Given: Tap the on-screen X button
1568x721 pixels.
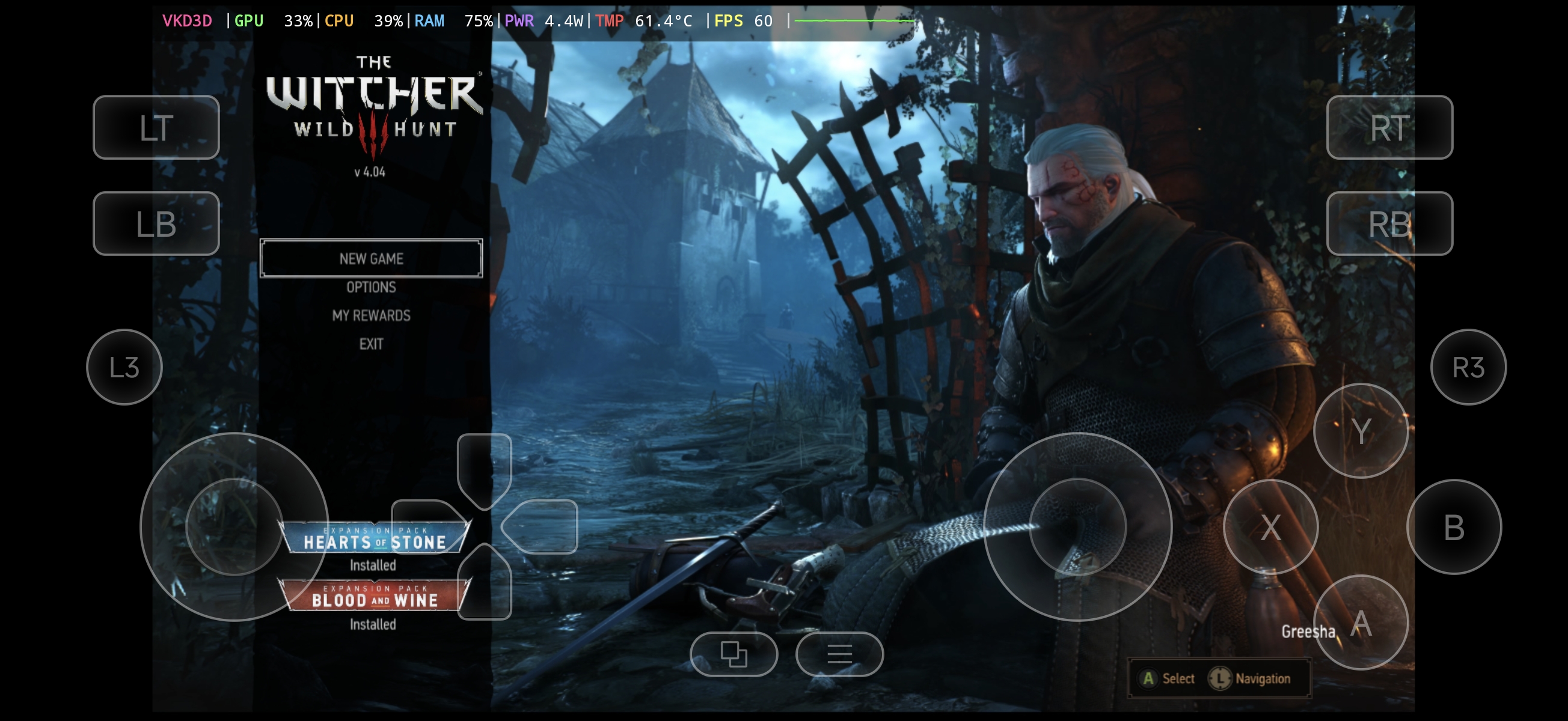Looking at the screenshot, I should [x=1270, y=527].
